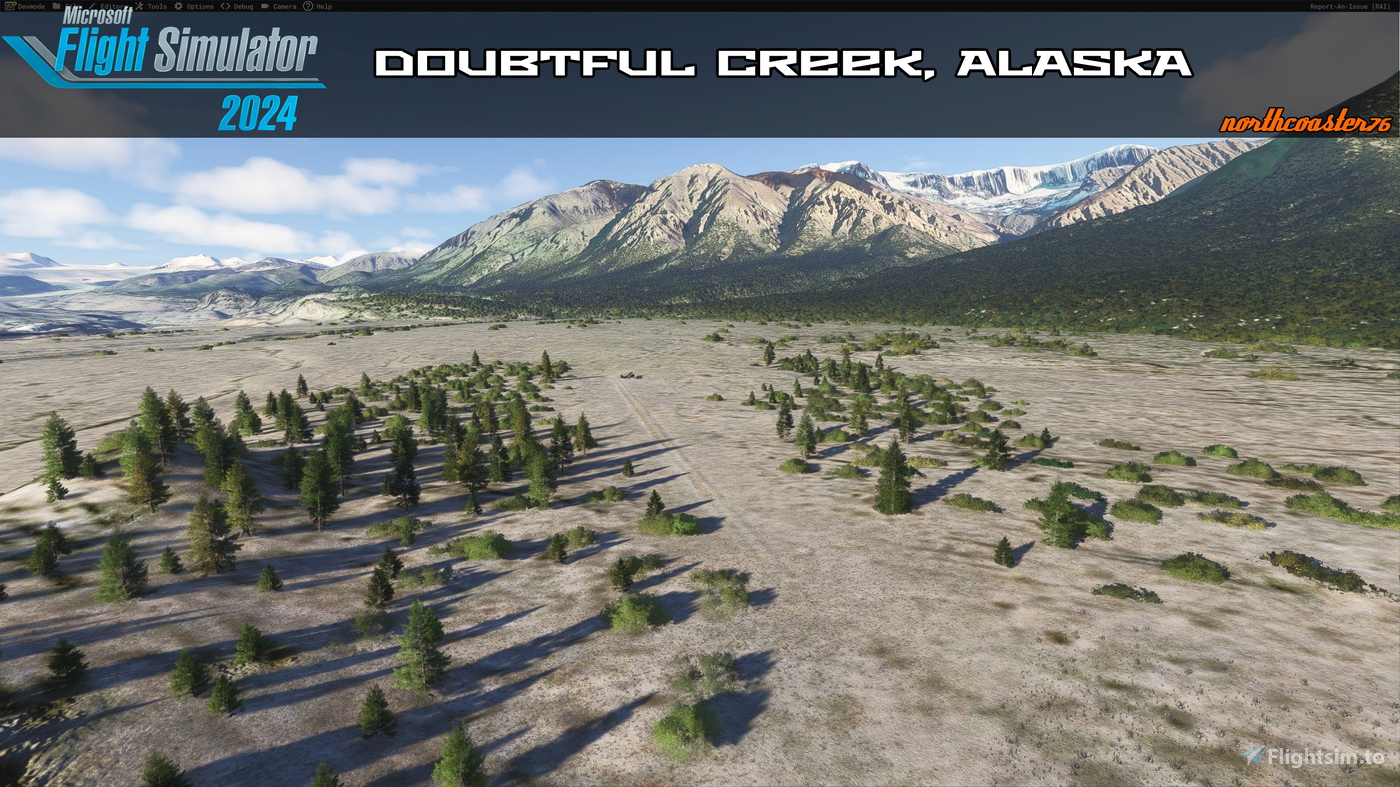Open the Help menu

325,5
